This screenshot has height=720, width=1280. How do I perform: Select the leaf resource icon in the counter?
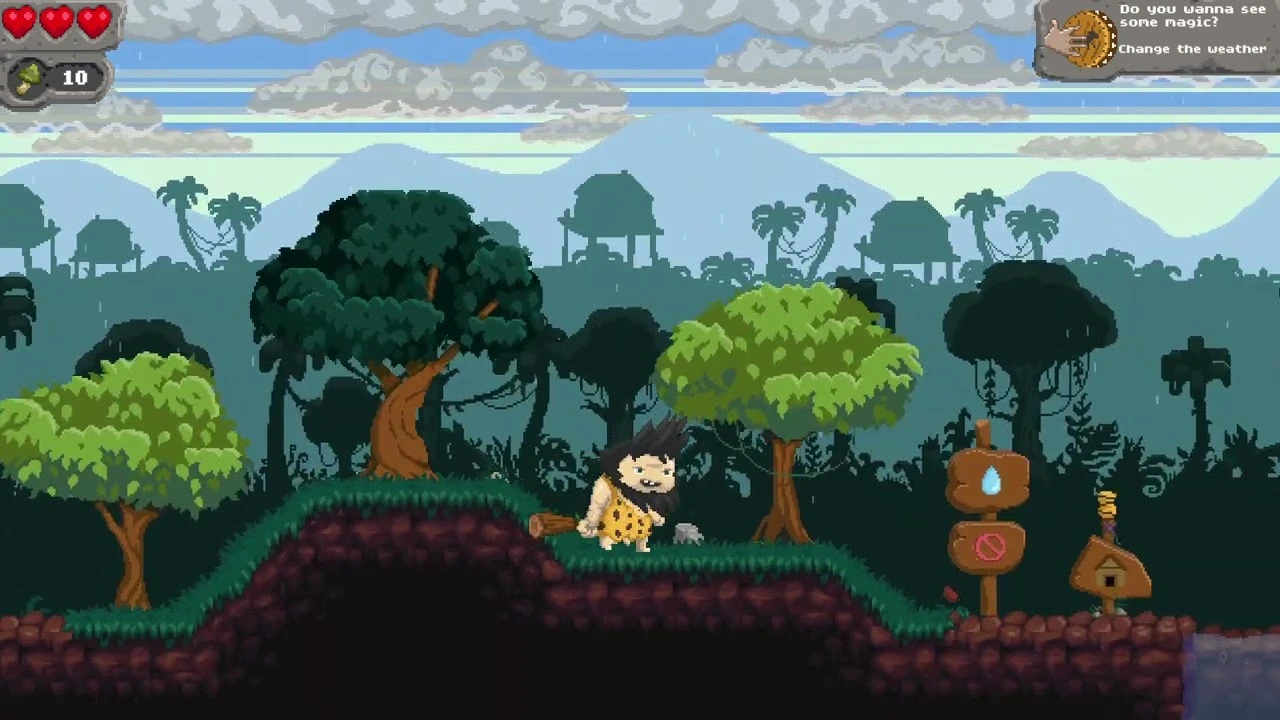[27, 78]
